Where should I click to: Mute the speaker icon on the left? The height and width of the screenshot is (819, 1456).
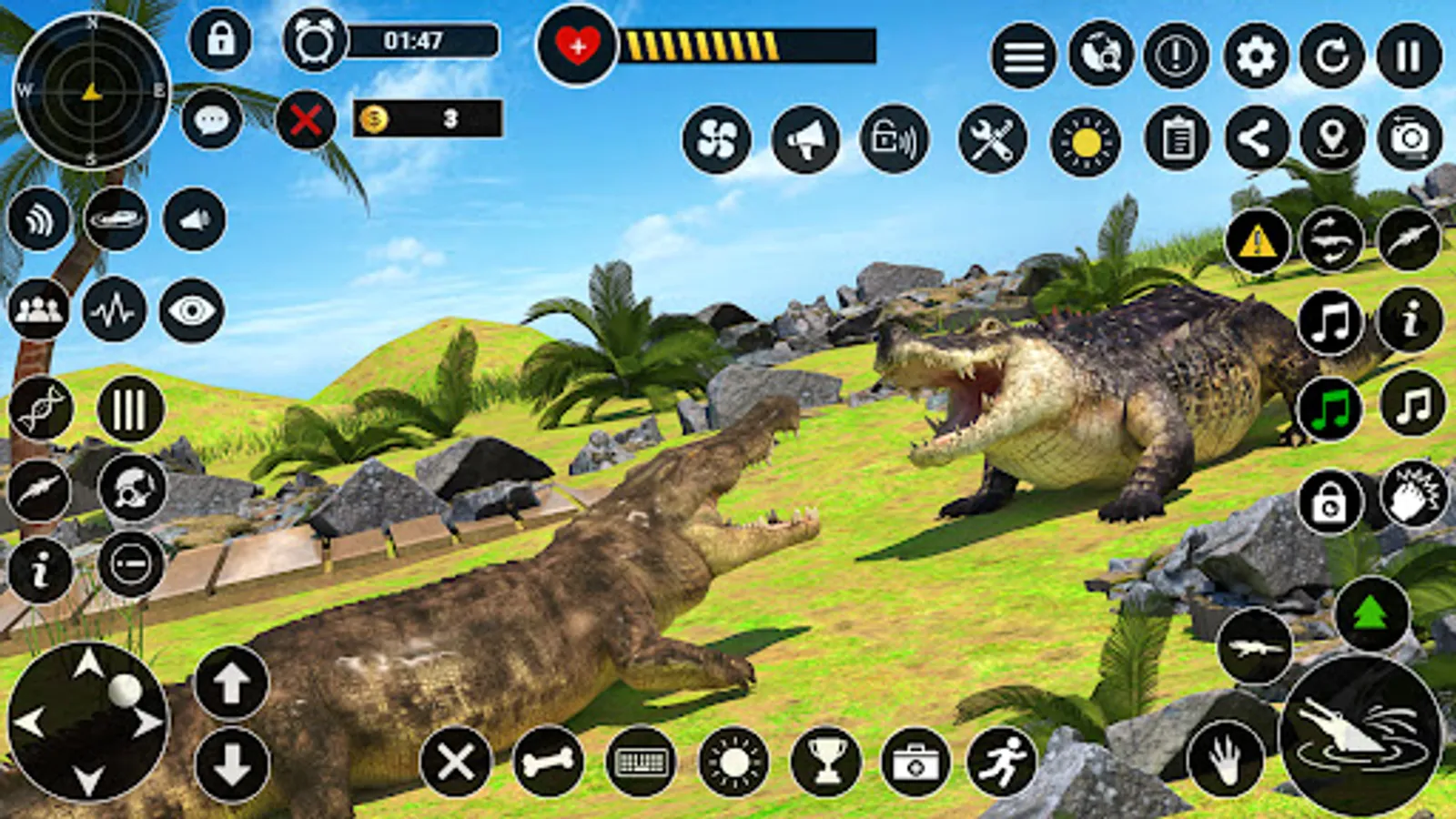pyautogui.click(x=191, y=218)
